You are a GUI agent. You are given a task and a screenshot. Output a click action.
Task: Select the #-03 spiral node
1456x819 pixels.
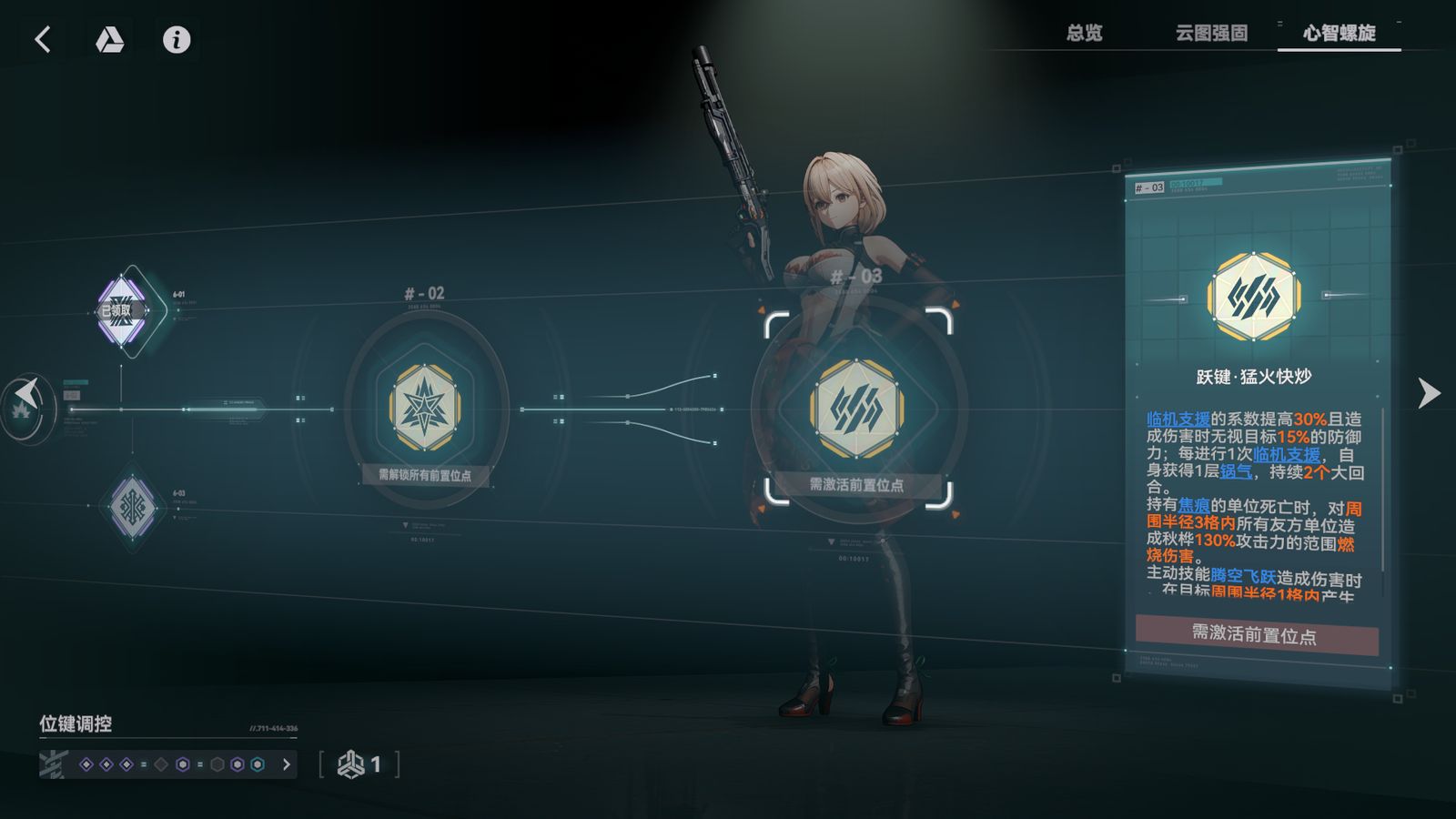click(856, 409)
